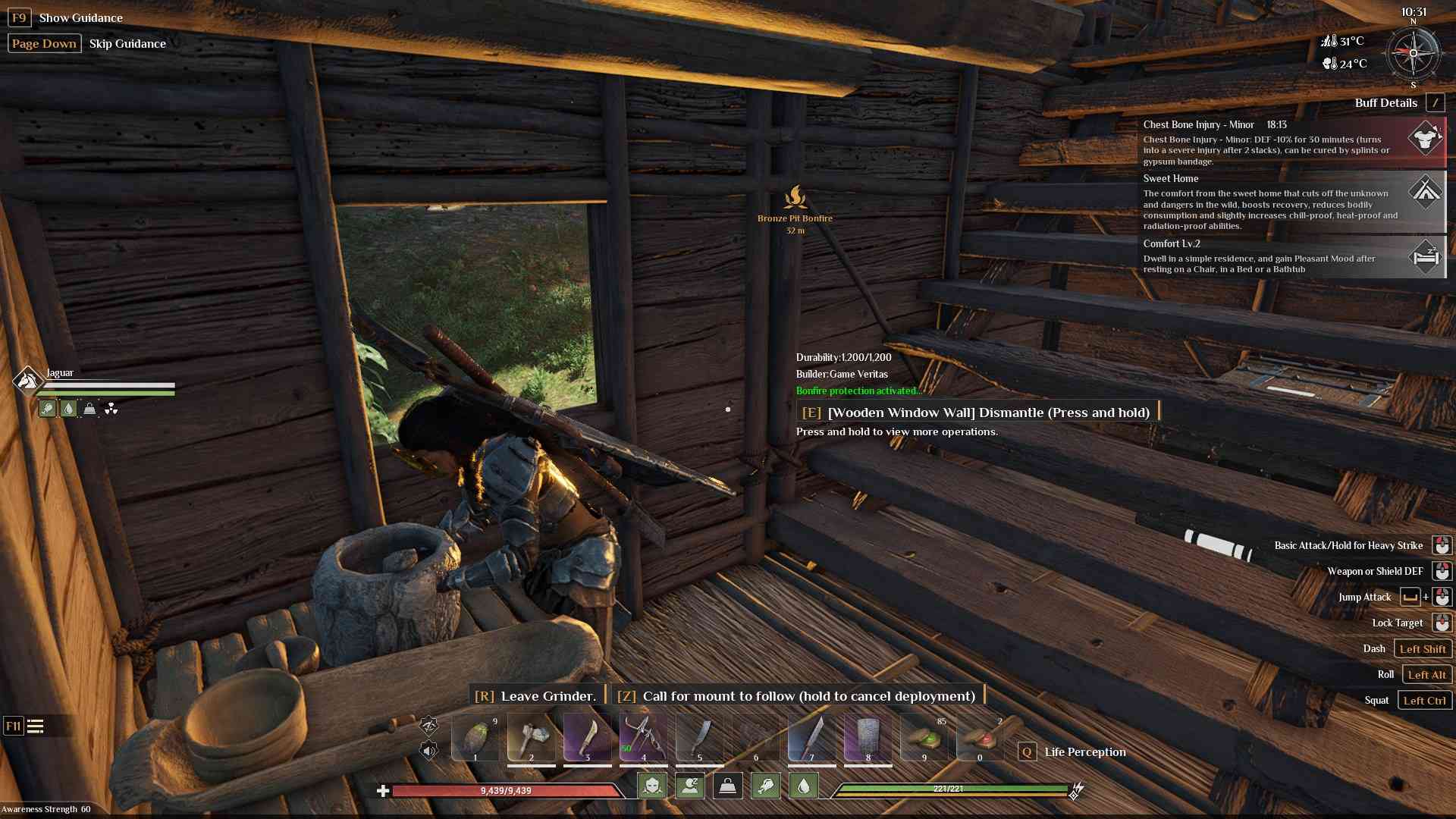The width and height of the screenshot is (1456, 819).
Task: Click the Bronze Pit Bonfire waypoint marker
Action: pyautogui.click(x=795, y=199)
